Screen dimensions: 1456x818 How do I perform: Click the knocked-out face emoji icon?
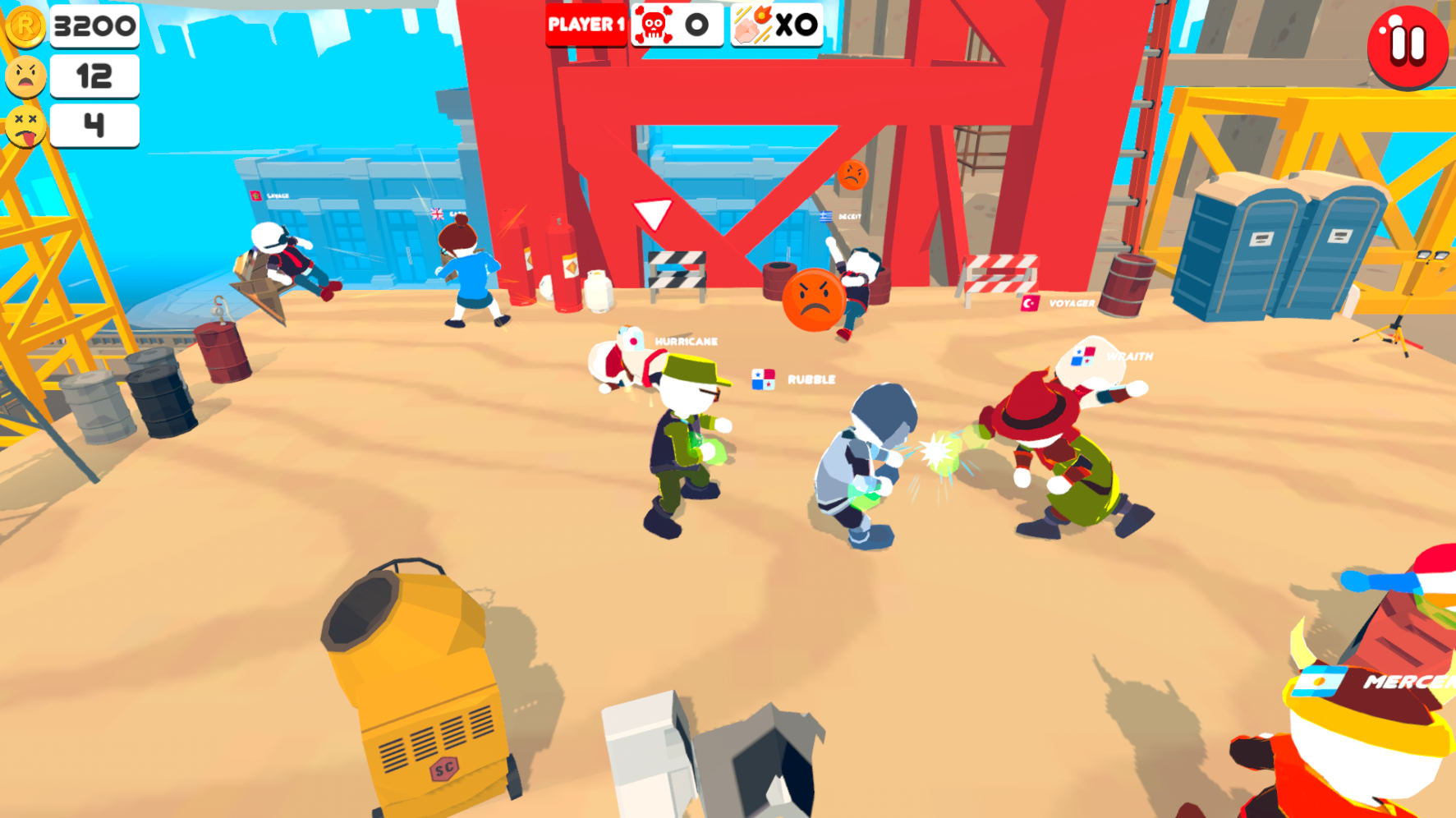click(25, 126)
